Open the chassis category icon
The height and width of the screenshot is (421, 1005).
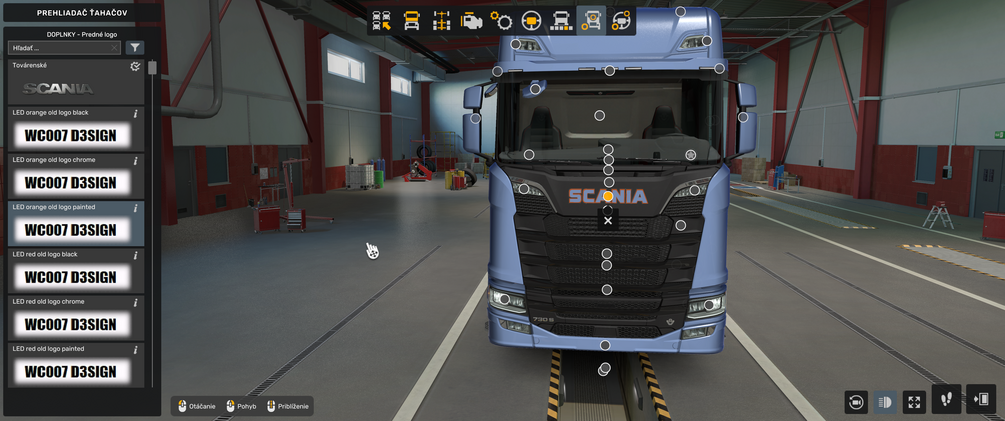(x=441, y=20)
